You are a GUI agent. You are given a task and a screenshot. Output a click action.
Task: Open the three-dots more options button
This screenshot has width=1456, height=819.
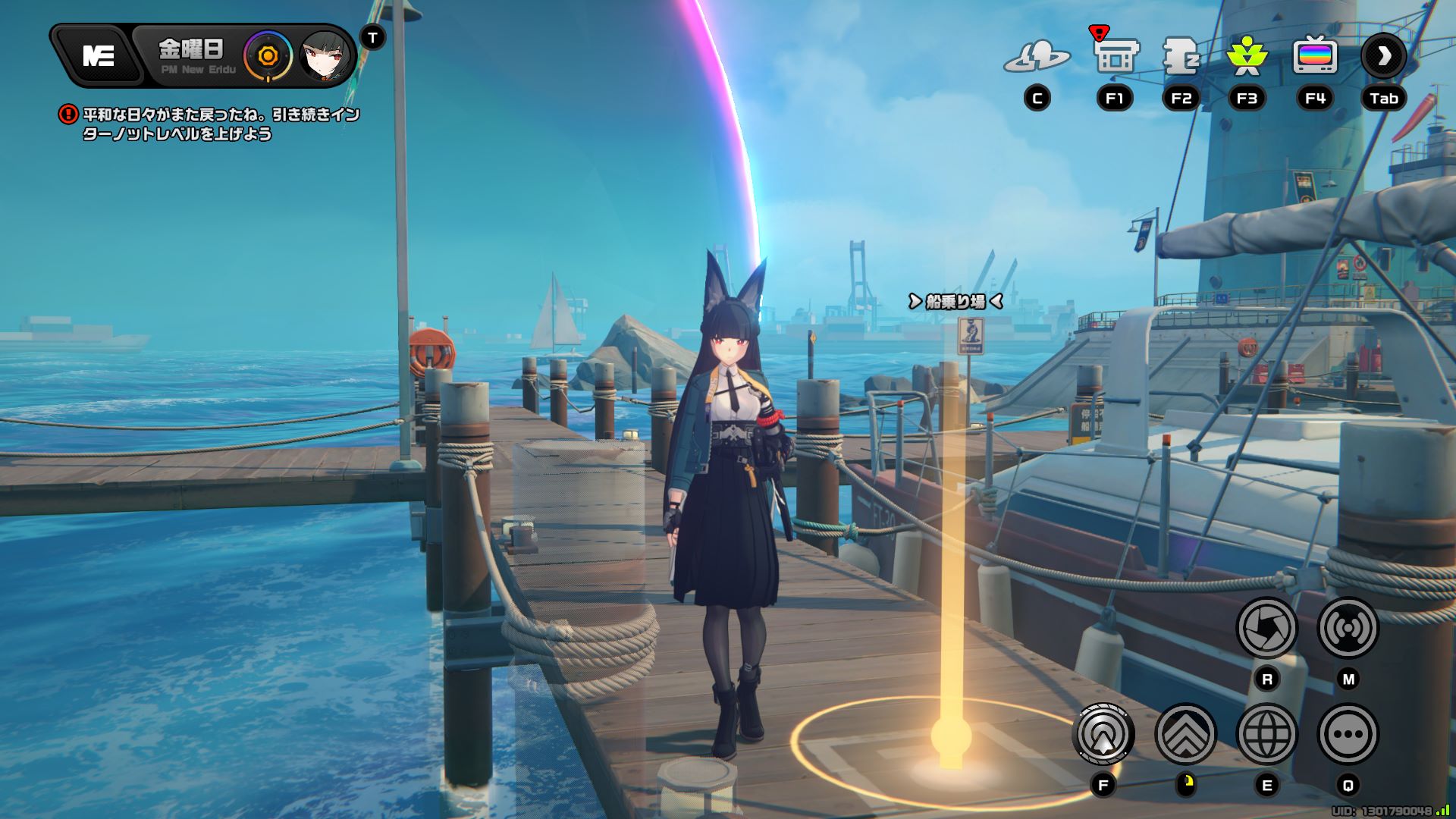point(1348,734)
